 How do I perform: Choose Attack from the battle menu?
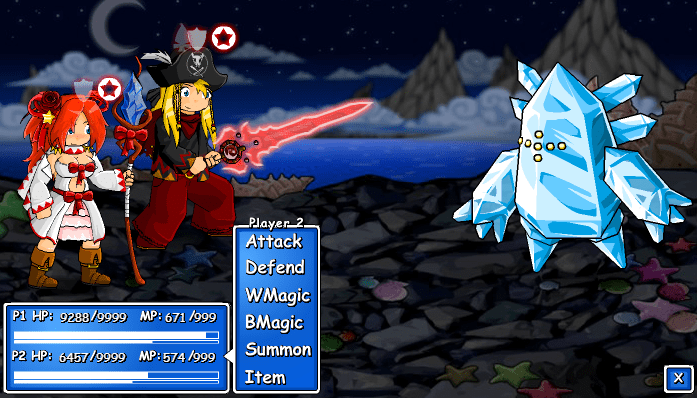pos(273,242)
